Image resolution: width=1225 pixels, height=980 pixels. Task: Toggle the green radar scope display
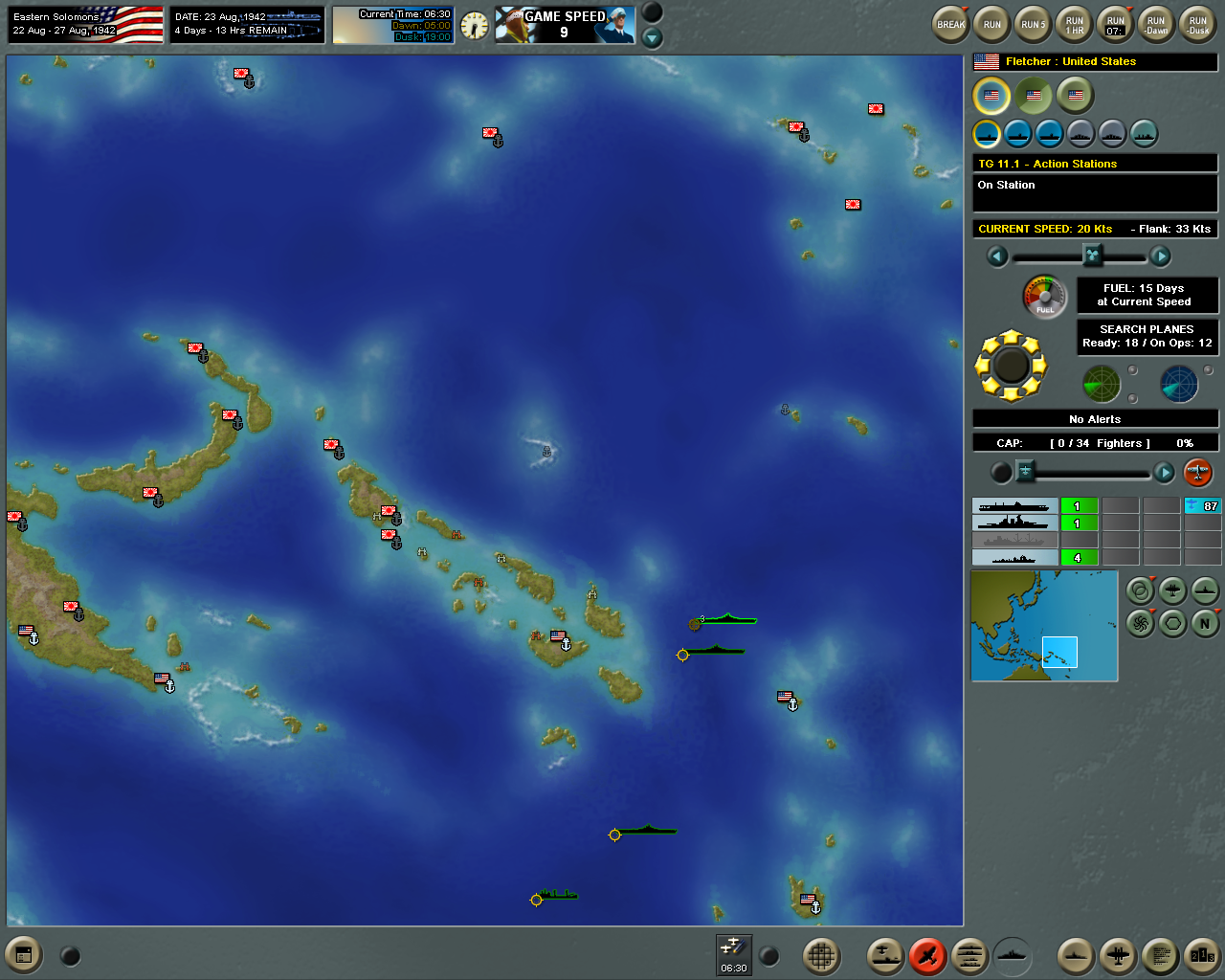tap(1102, 383)
